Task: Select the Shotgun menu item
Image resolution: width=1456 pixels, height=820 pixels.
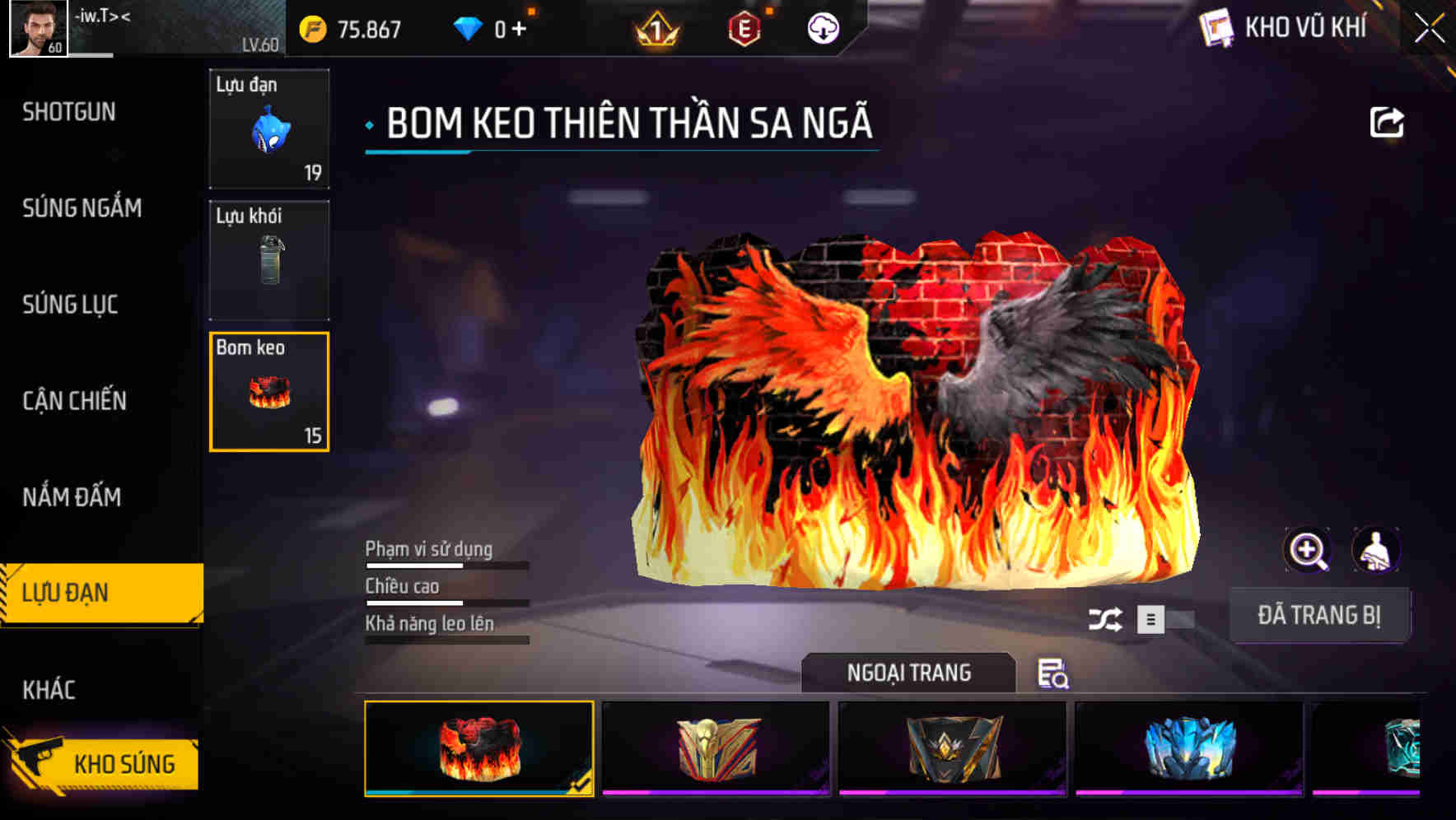Action: tap(69, 112)
